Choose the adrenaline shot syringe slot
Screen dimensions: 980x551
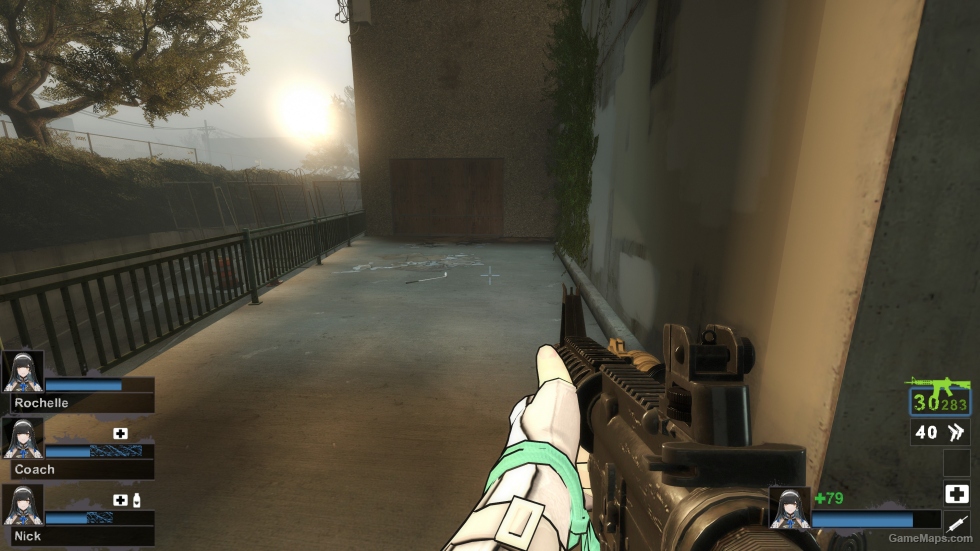[956, 523]
